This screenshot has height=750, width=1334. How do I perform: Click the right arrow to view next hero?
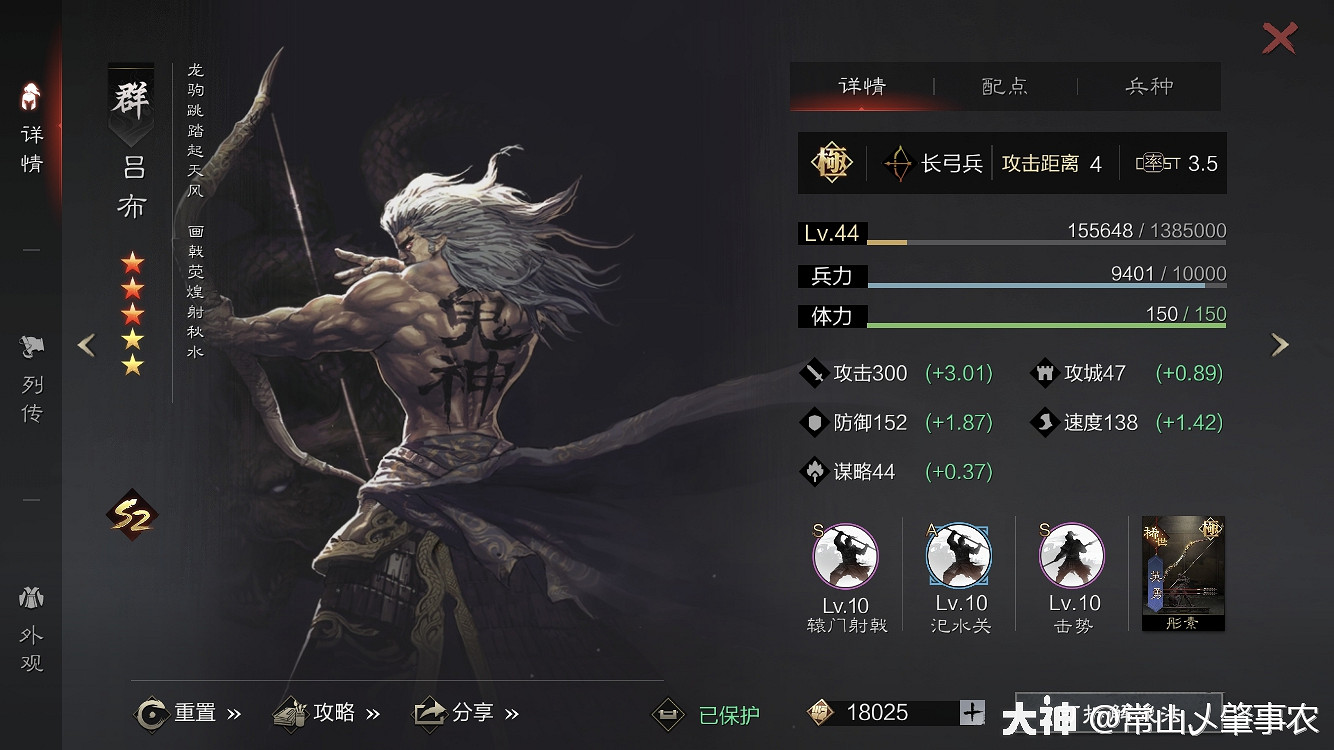click(x=1280, y=344)
